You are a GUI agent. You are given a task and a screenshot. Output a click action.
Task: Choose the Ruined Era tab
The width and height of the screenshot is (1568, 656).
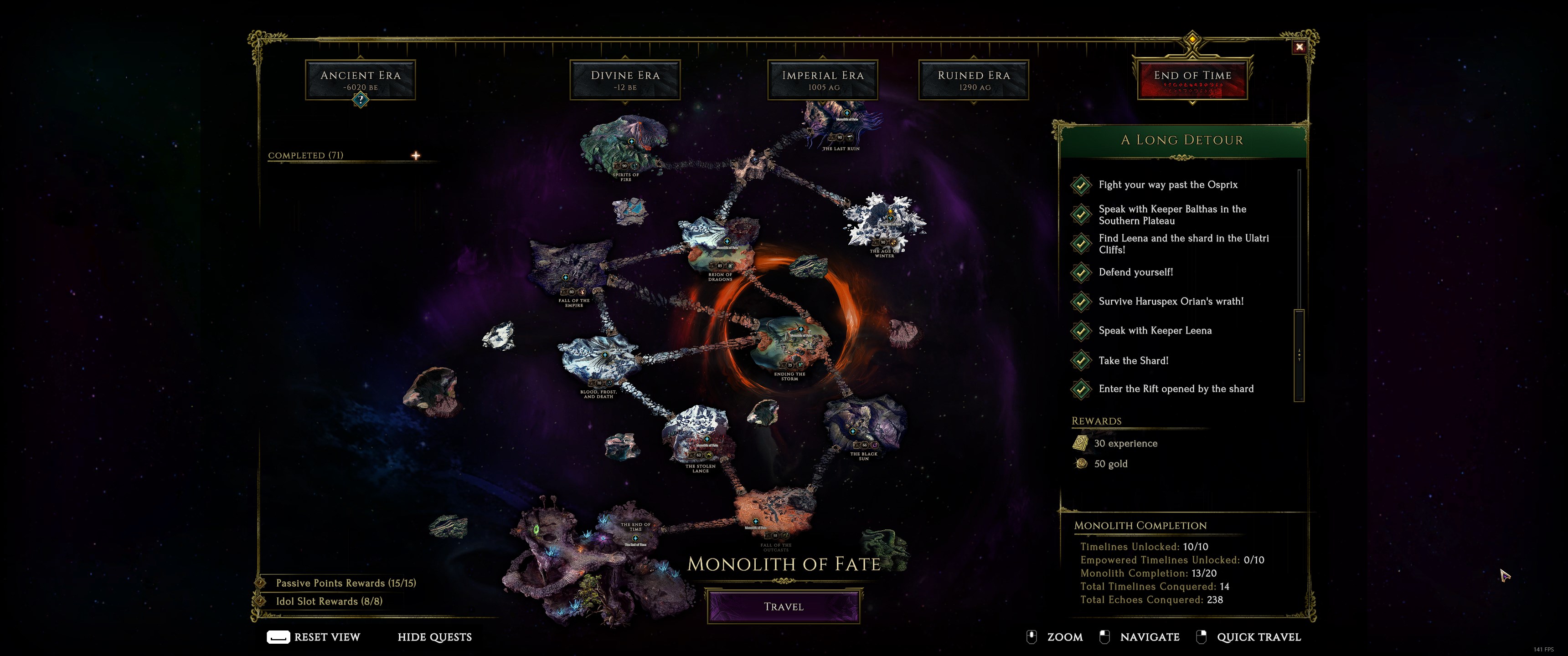973,80
